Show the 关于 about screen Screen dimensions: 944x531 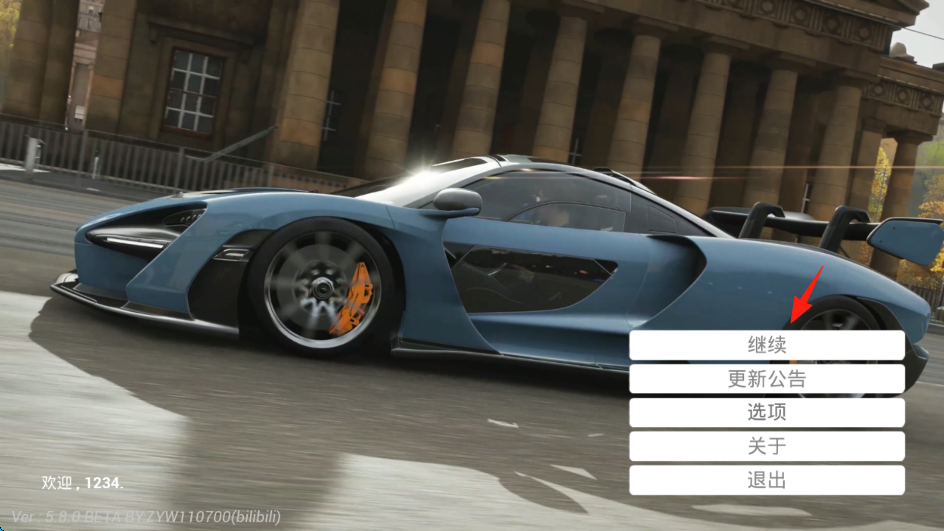[767, 446]
